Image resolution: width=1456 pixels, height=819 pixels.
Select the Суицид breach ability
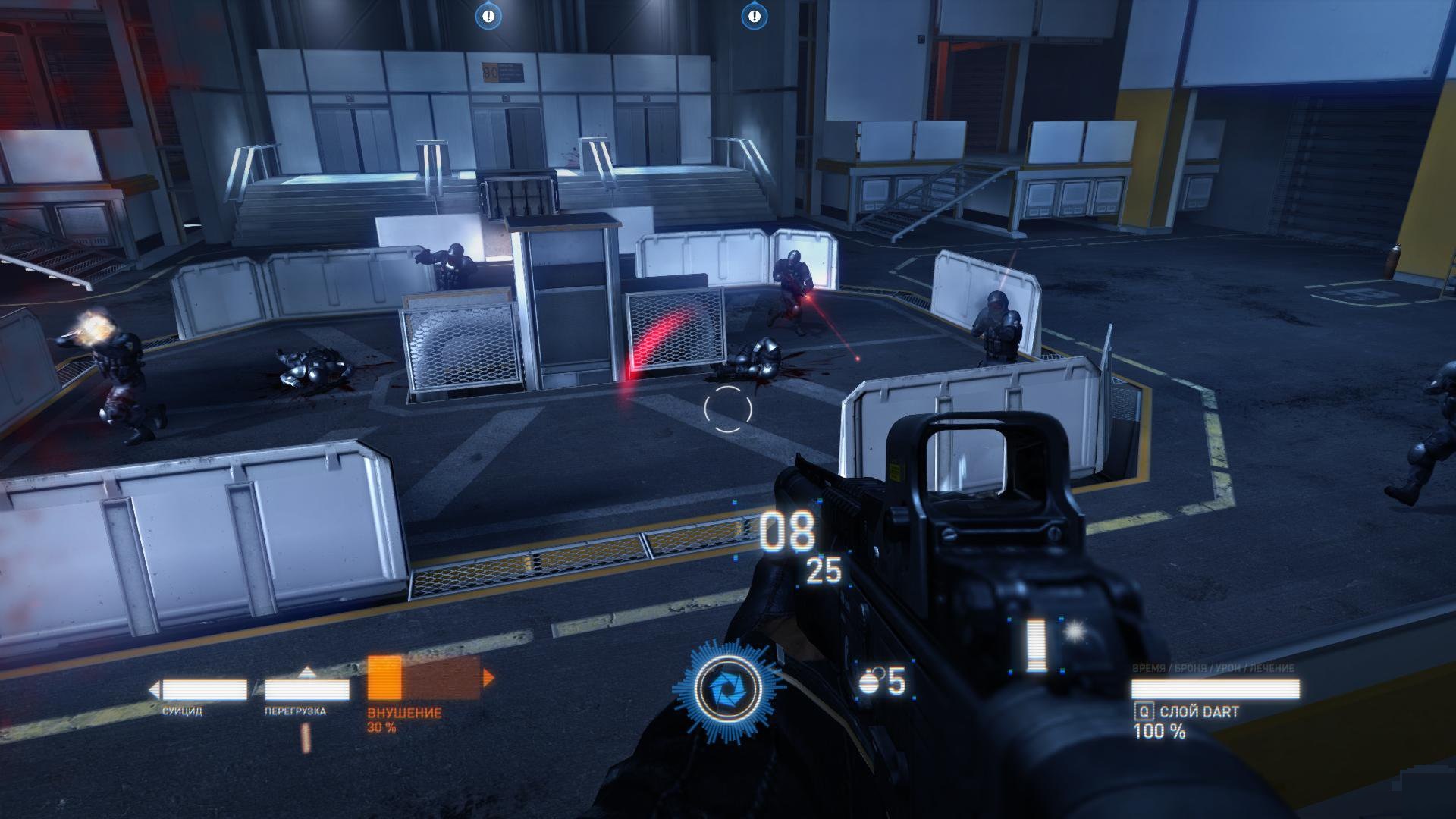(205, 690)
